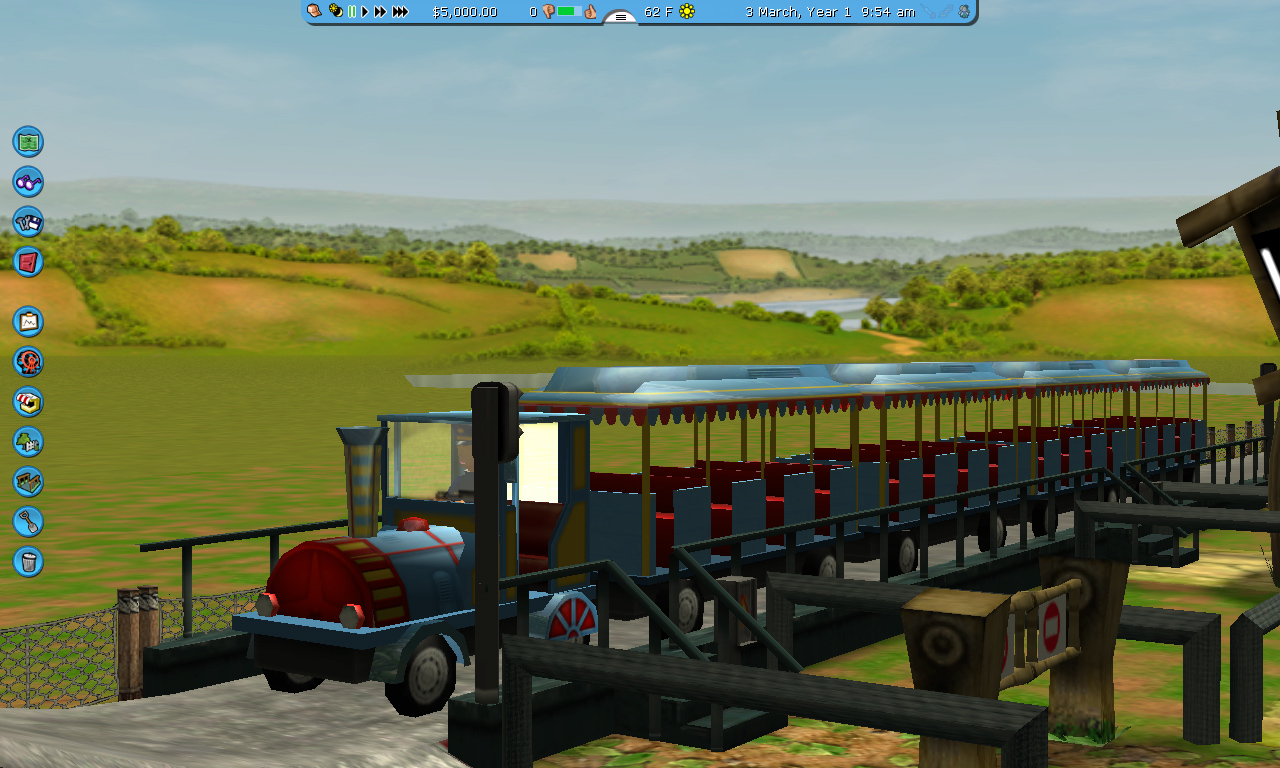Click the day-night sun and moon icon

tap(336, 12)
